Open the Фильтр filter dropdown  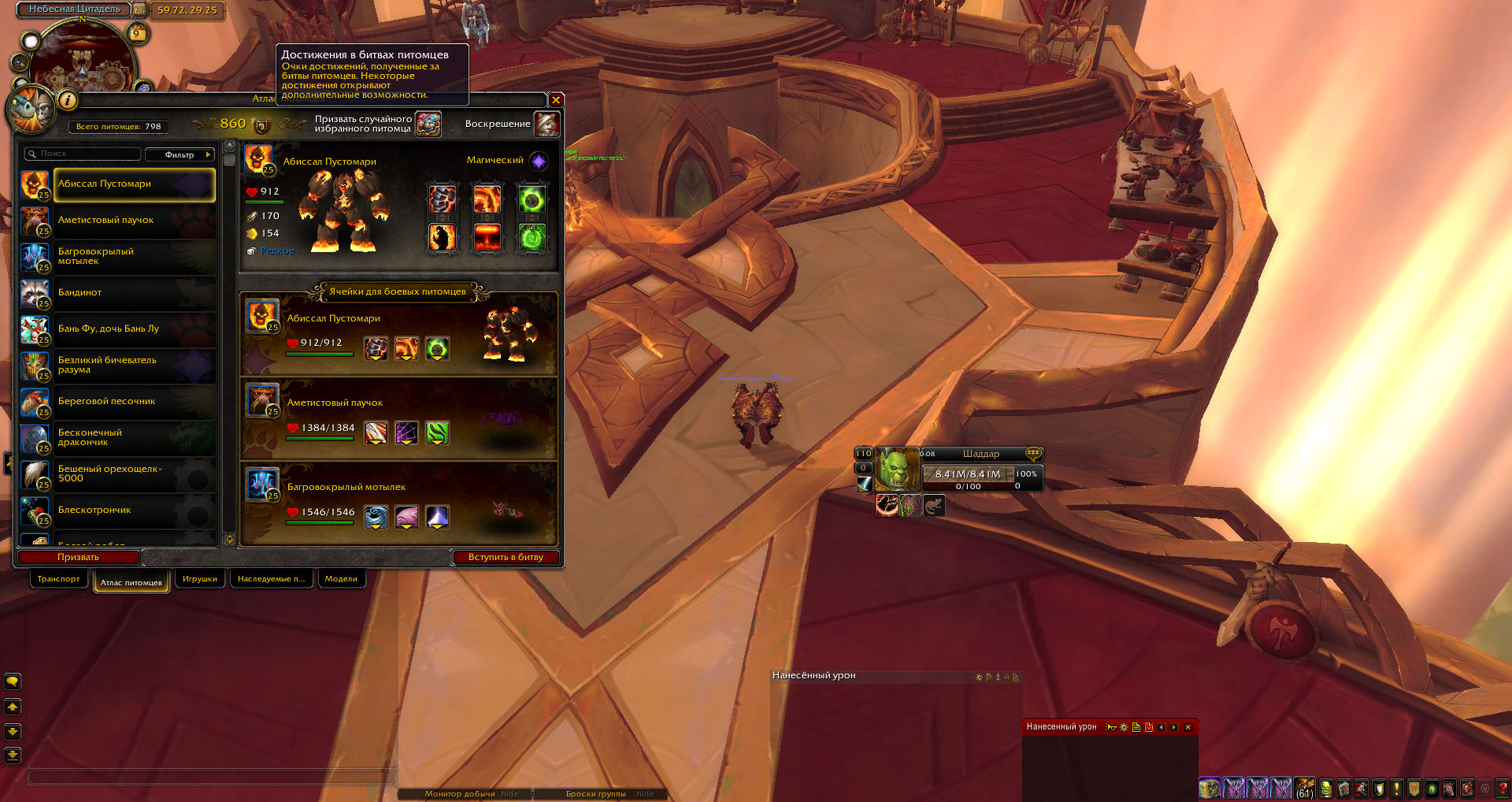[x=180, y=154]
